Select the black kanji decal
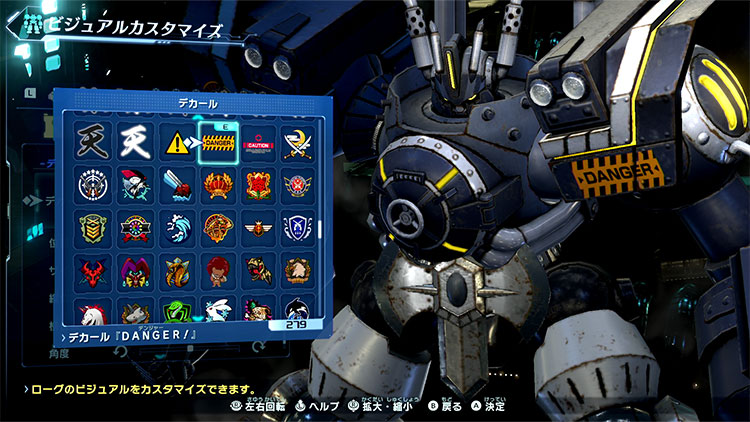 point(90,144)
